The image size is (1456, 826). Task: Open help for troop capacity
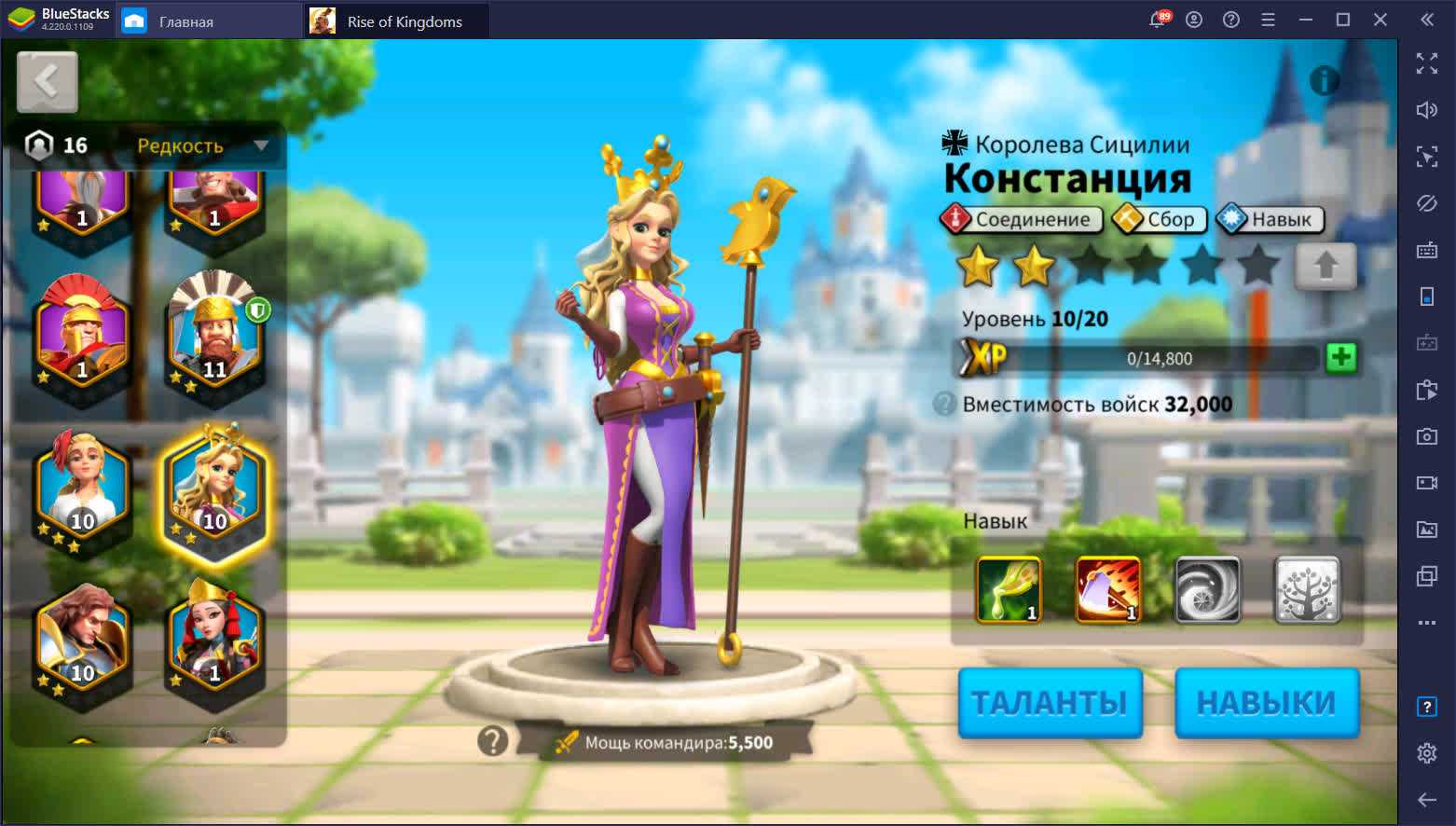pos(944,405)
